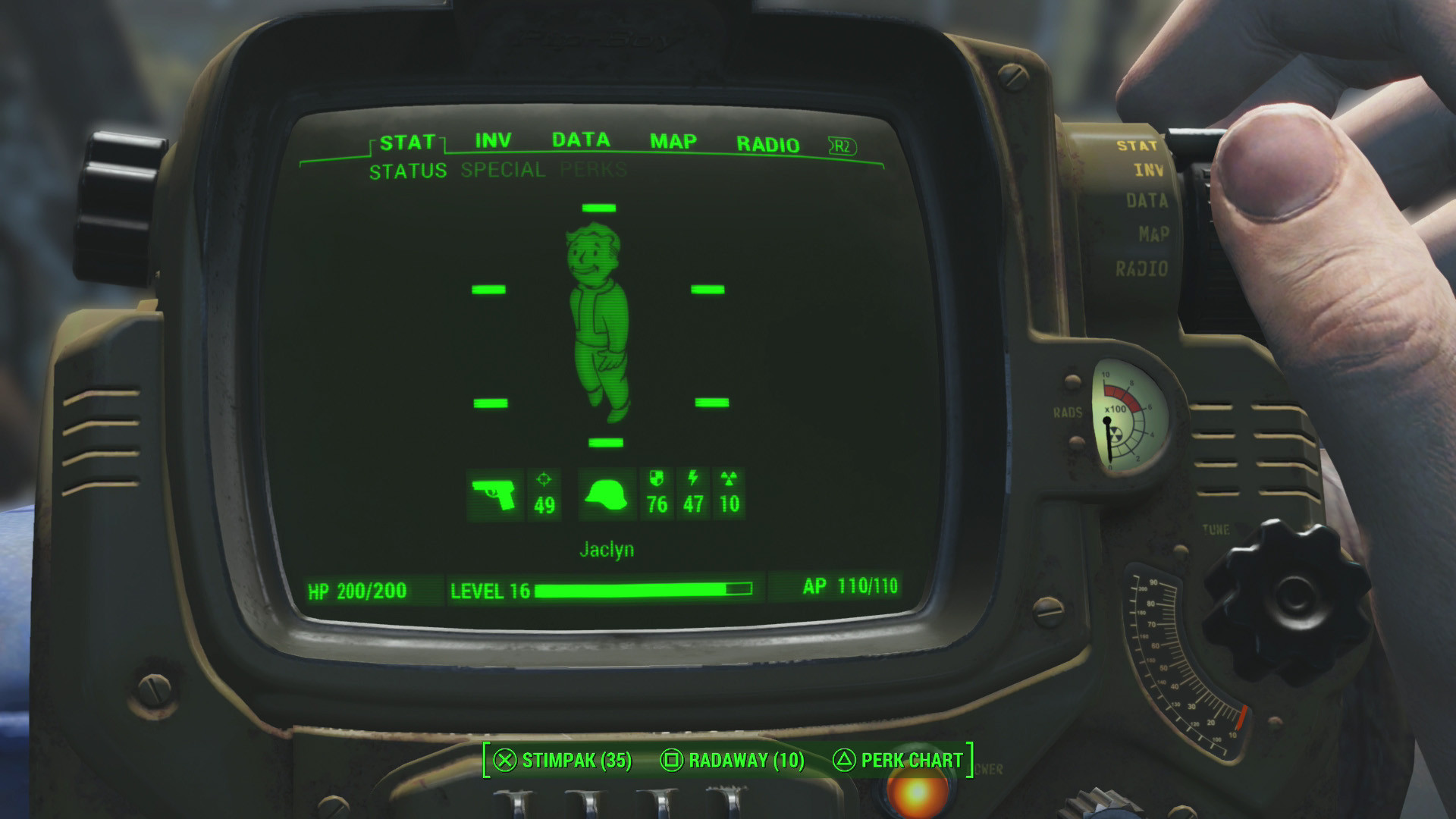Open the MAP tab
This screenshot has height=819, width=1456.
point(672,140)
